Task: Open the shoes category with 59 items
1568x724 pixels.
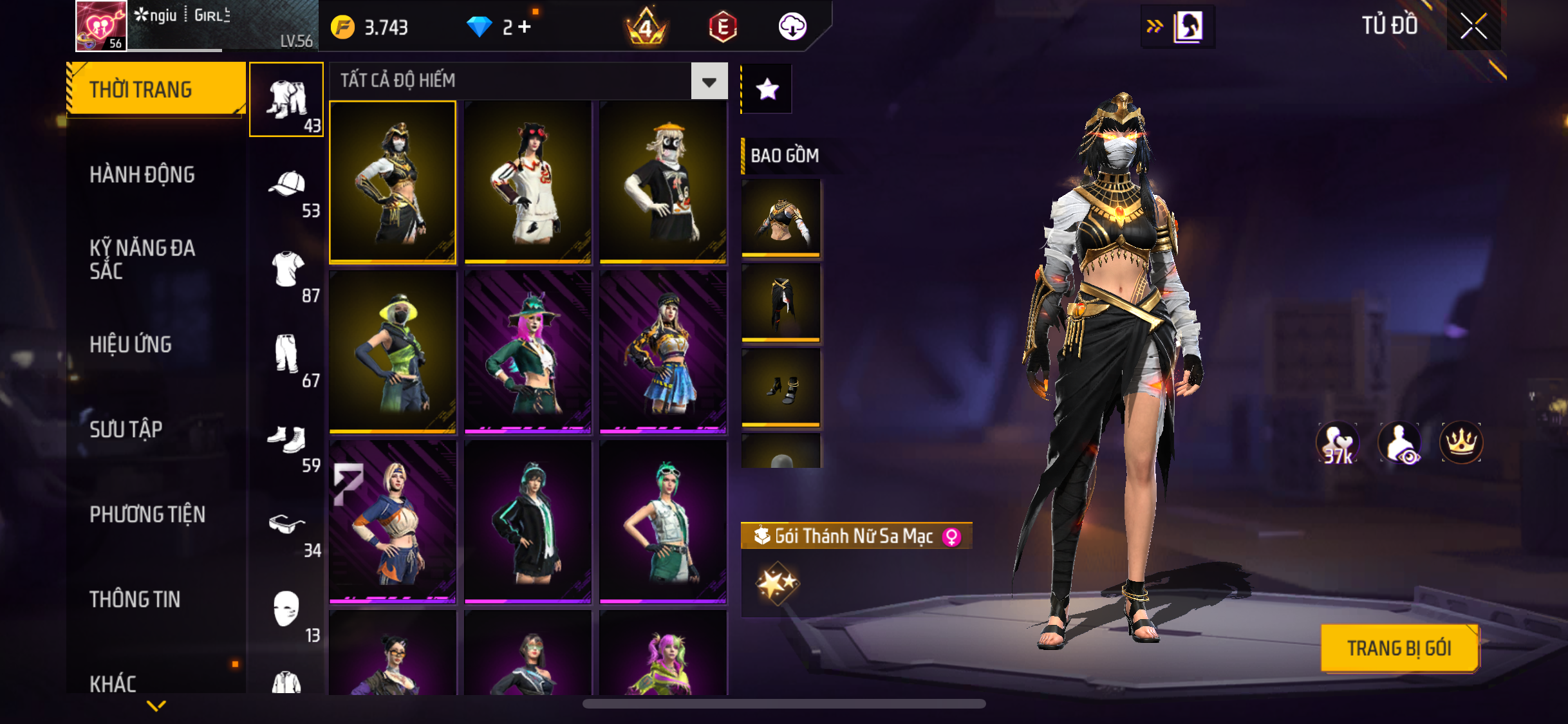Action: pyautogui.click(x=287, y=443)
